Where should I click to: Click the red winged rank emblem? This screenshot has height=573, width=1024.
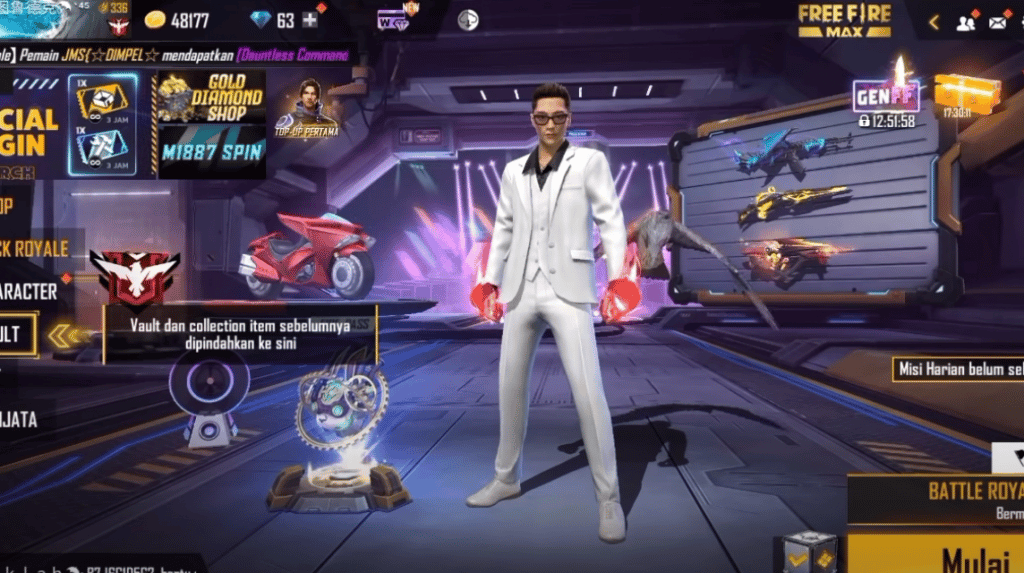[x=133, y=274]
